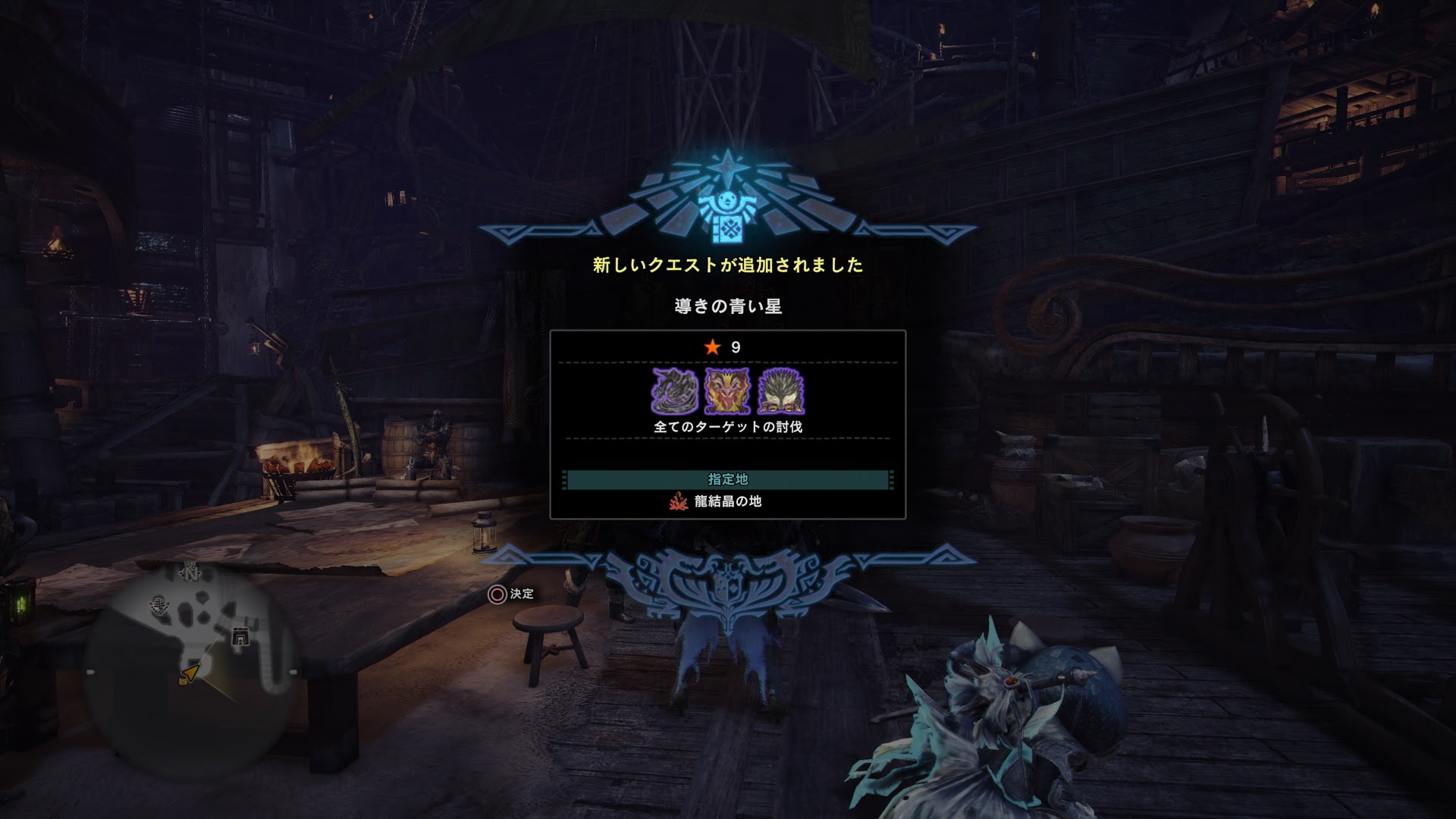Click the ship icon on the minimap
This screenshot has height=819, width=1456.
click(x=159, y=605)
